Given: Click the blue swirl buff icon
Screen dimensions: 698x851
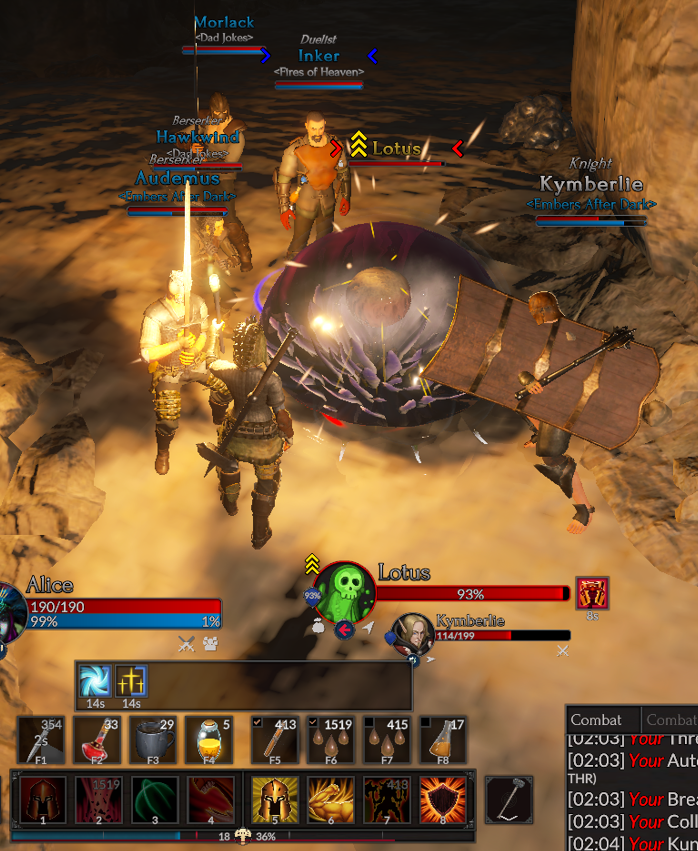Looking at the screenshot, I should (x=97, y=681).
